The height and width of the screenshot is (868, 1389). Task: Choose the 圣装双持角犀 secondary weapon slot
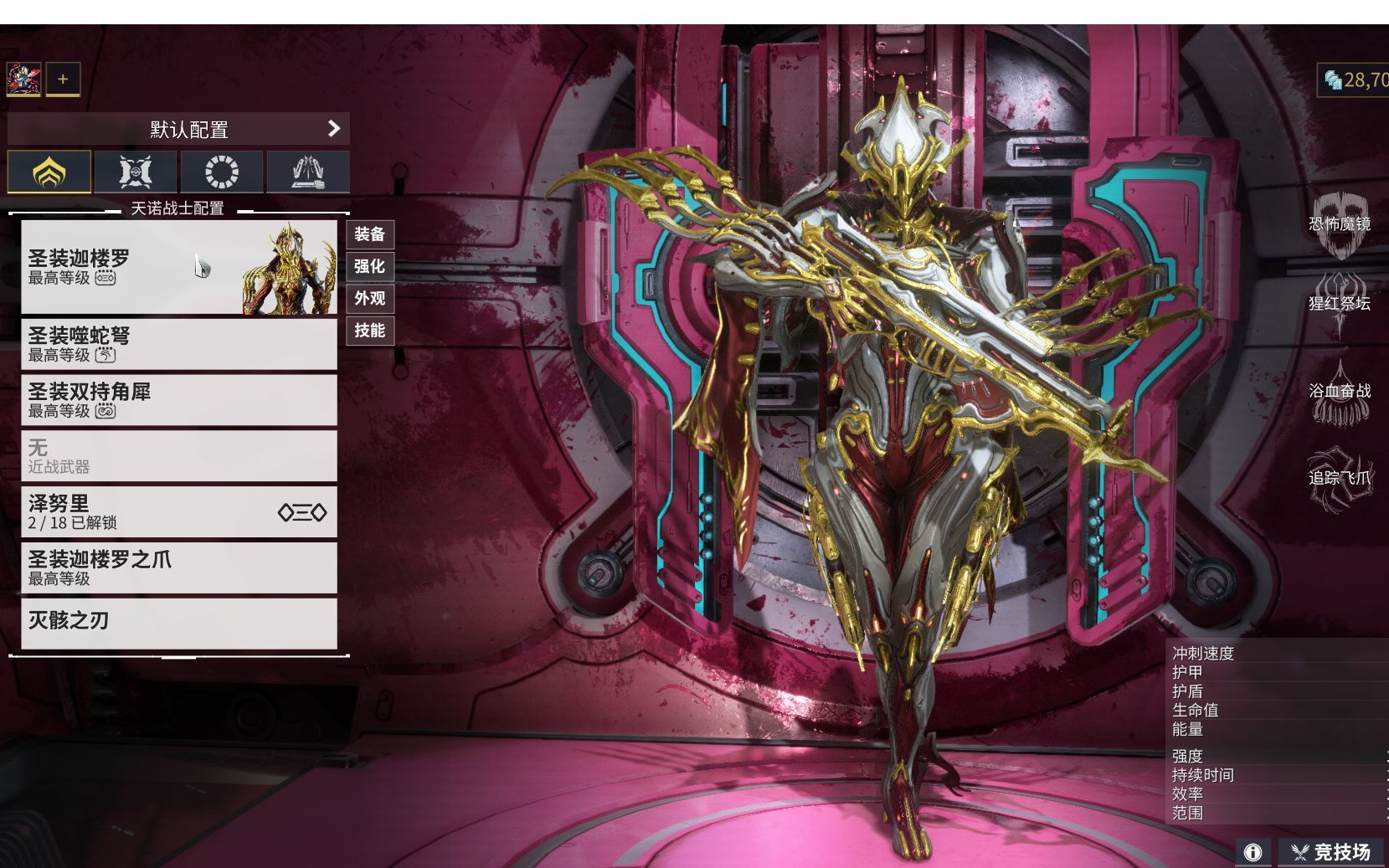[x=178, y=400]
